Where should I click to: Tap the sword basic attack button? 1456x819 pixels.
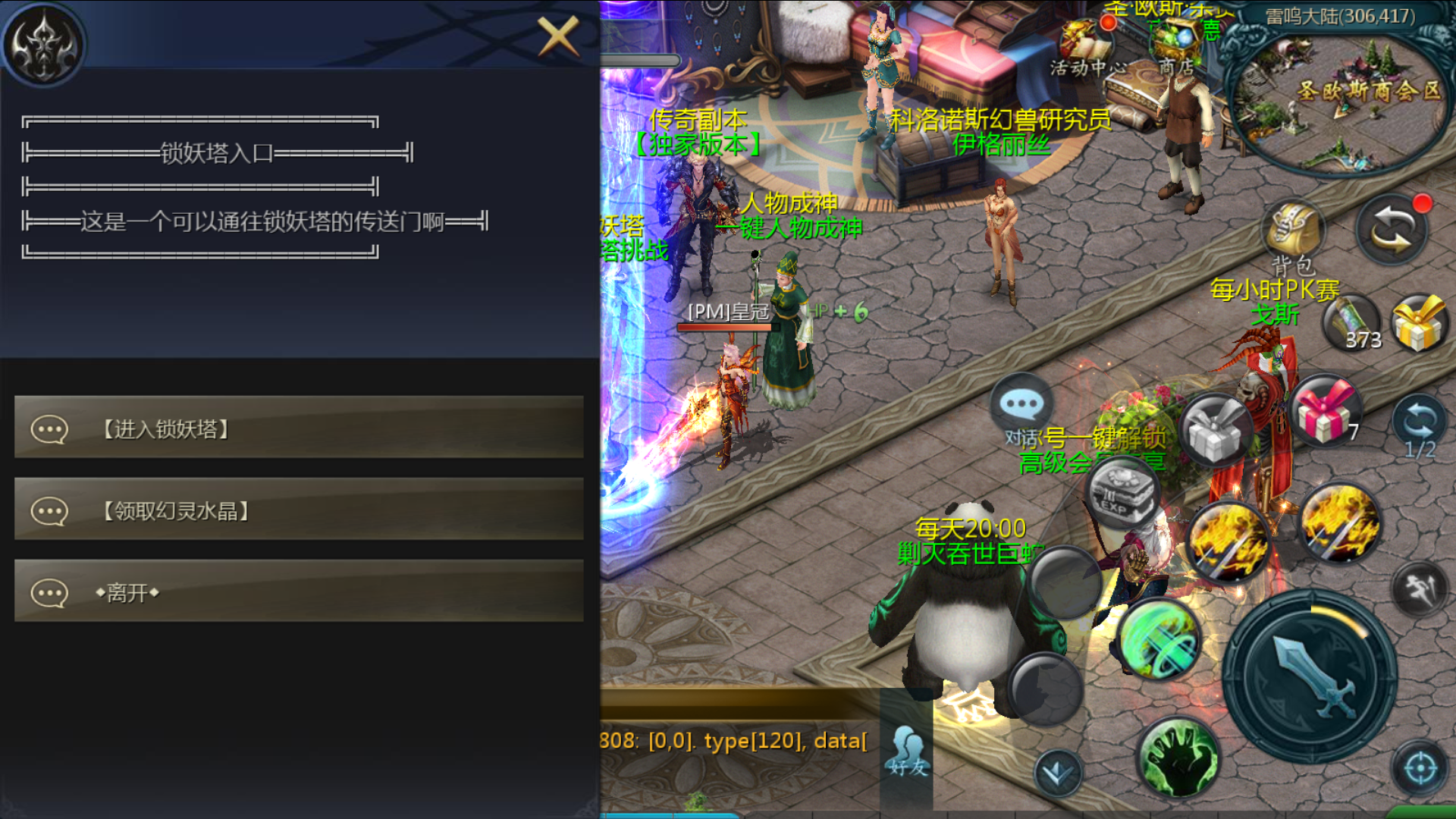1310,676
